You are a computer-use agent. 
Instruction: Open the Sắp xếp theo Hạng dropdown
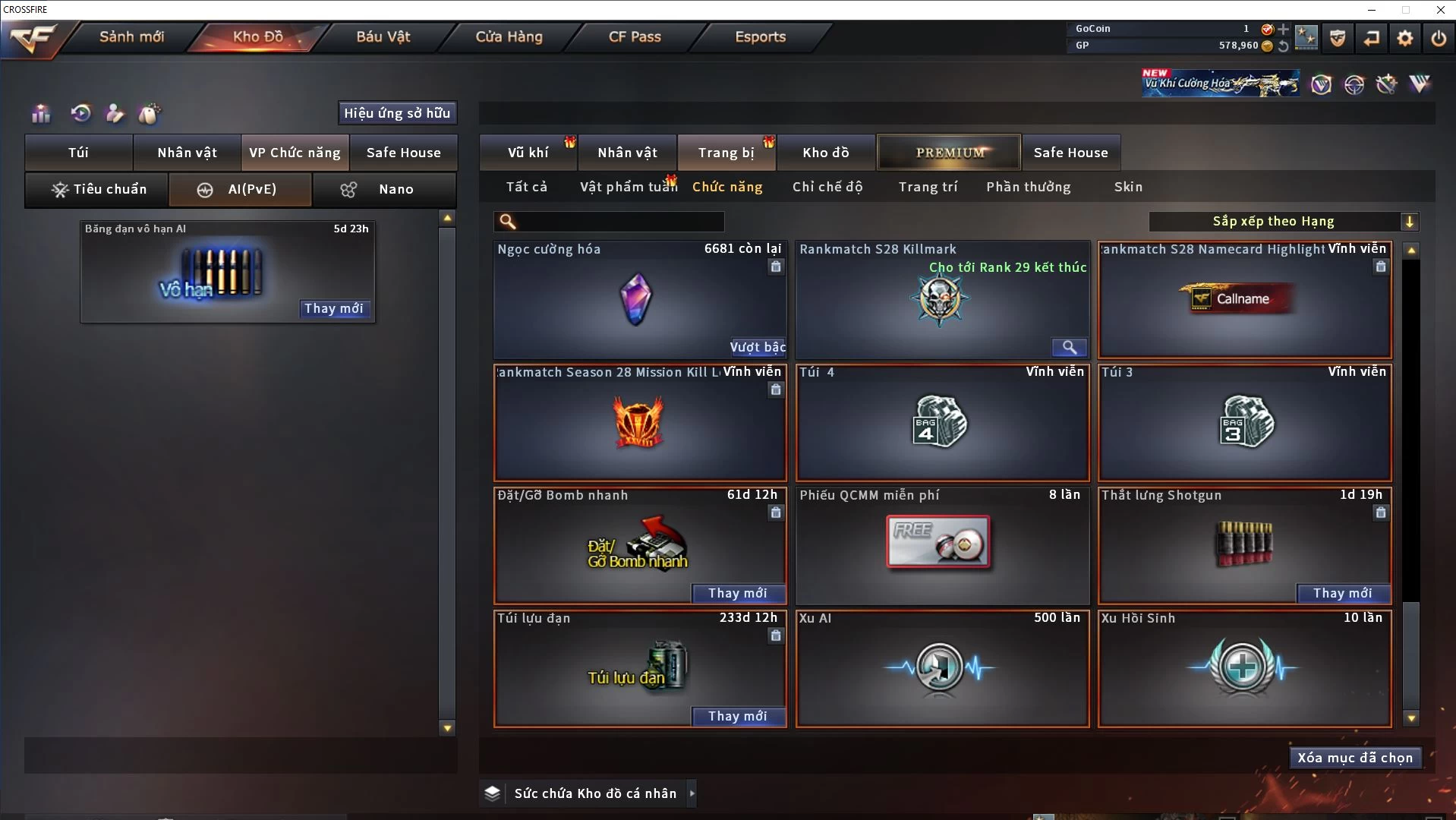tap(1282, 222)
